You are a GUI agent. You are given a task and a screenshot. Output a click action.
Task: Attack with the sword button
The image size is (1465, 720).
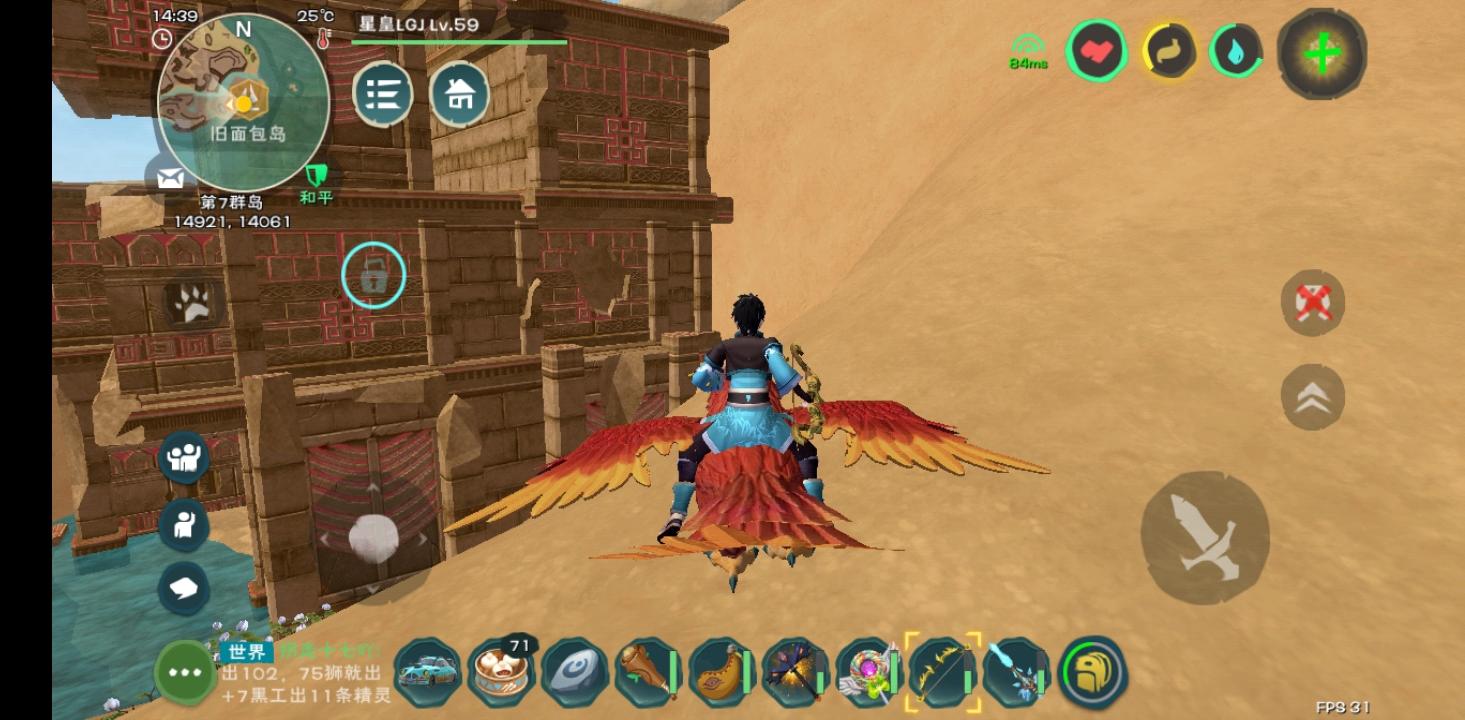tap(1205, 538)
